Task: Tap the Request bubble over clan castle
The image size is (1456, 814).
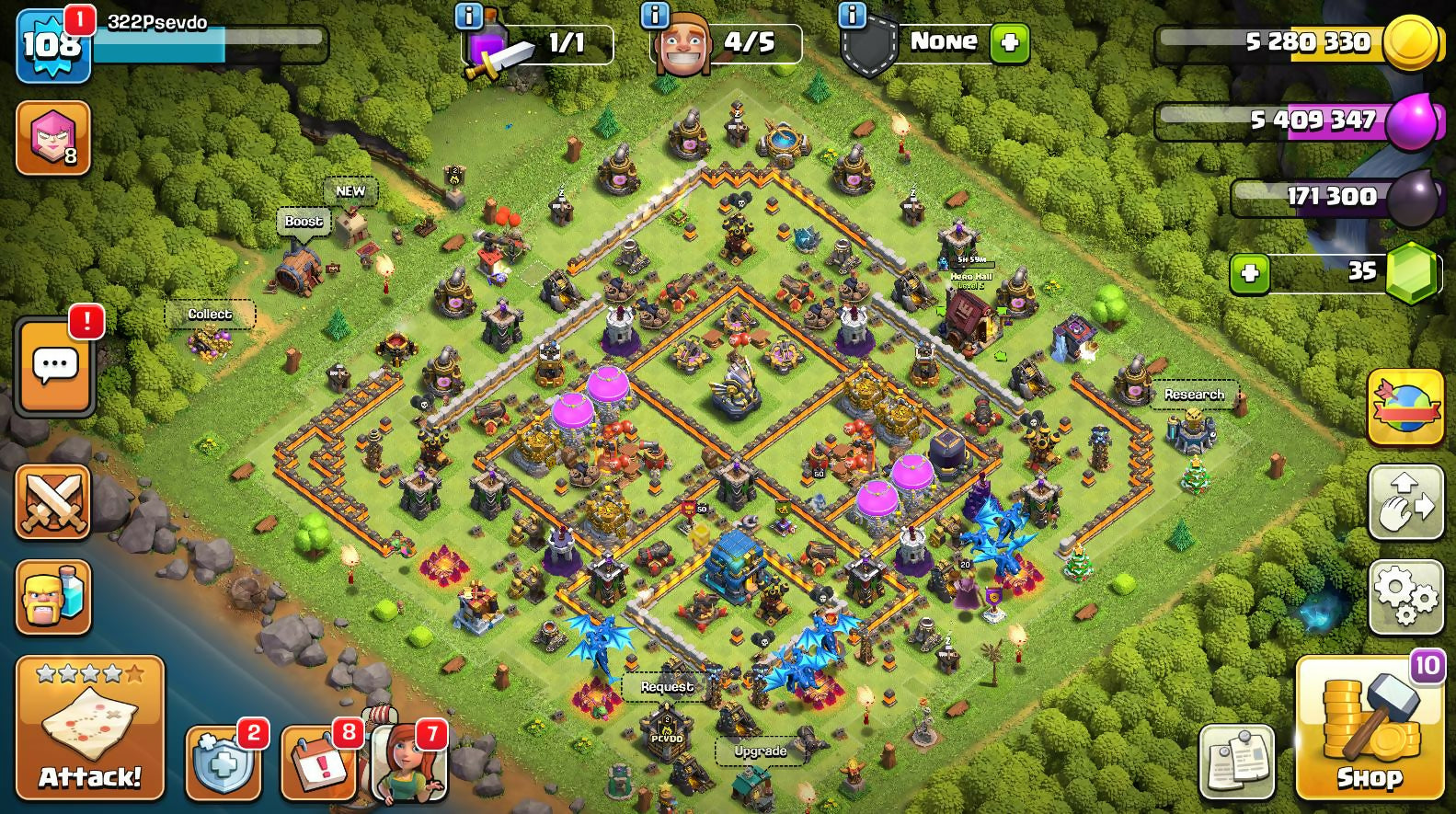Action: [667, 687]
